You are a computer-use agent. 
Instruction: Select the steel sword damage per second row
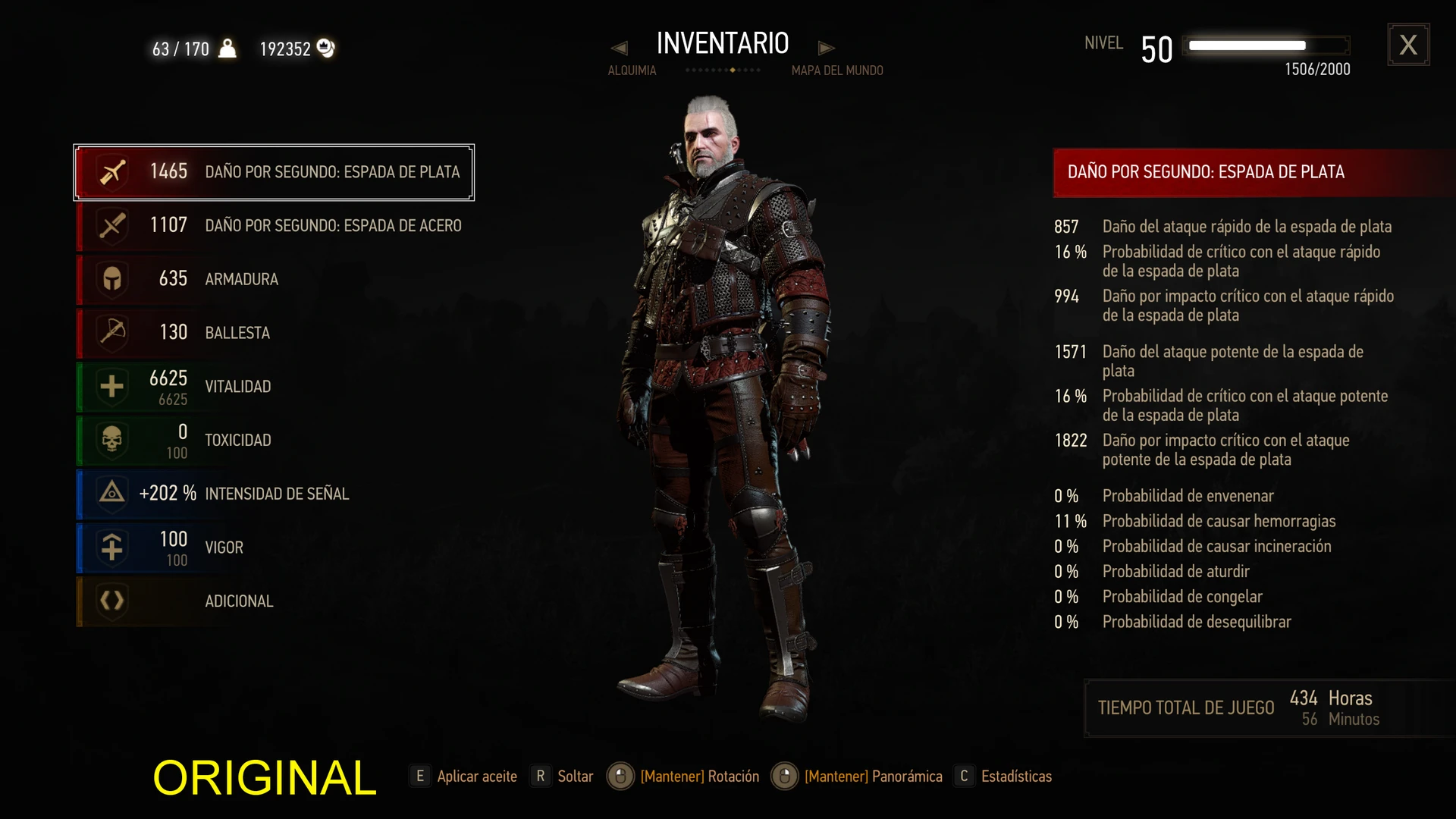[274, 226]
